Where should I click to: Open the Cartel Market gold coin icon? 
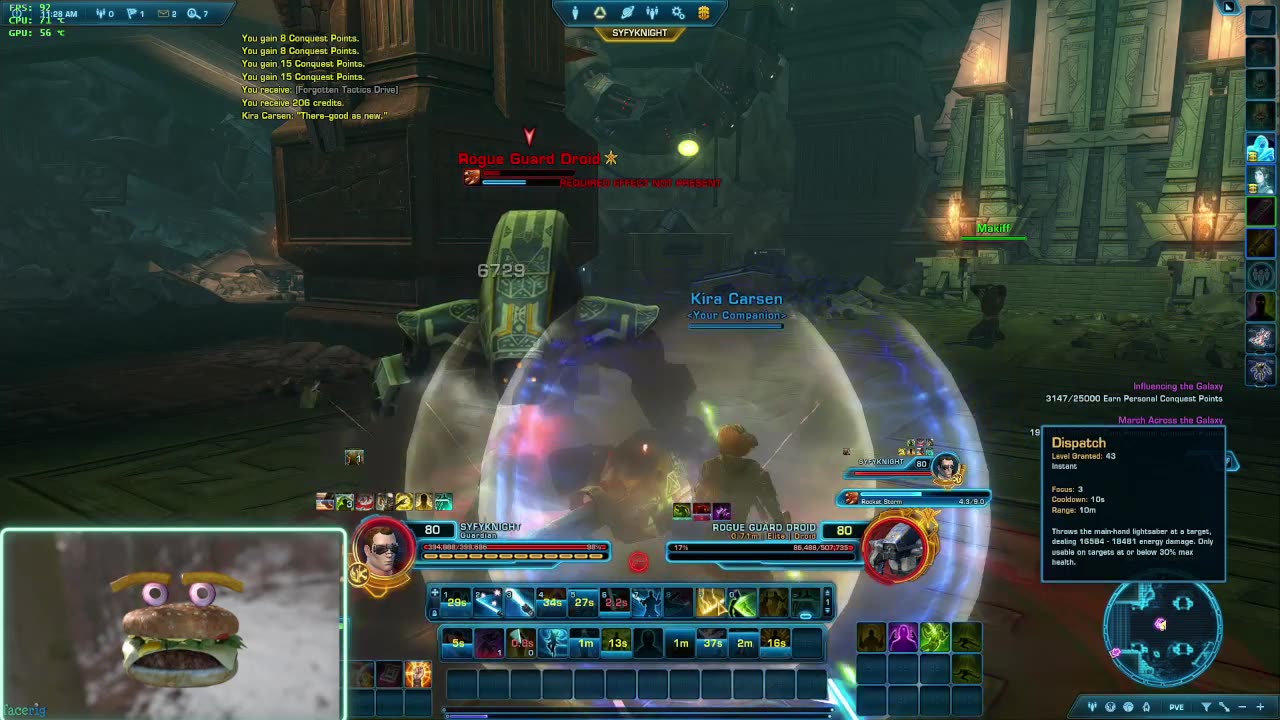703,13
